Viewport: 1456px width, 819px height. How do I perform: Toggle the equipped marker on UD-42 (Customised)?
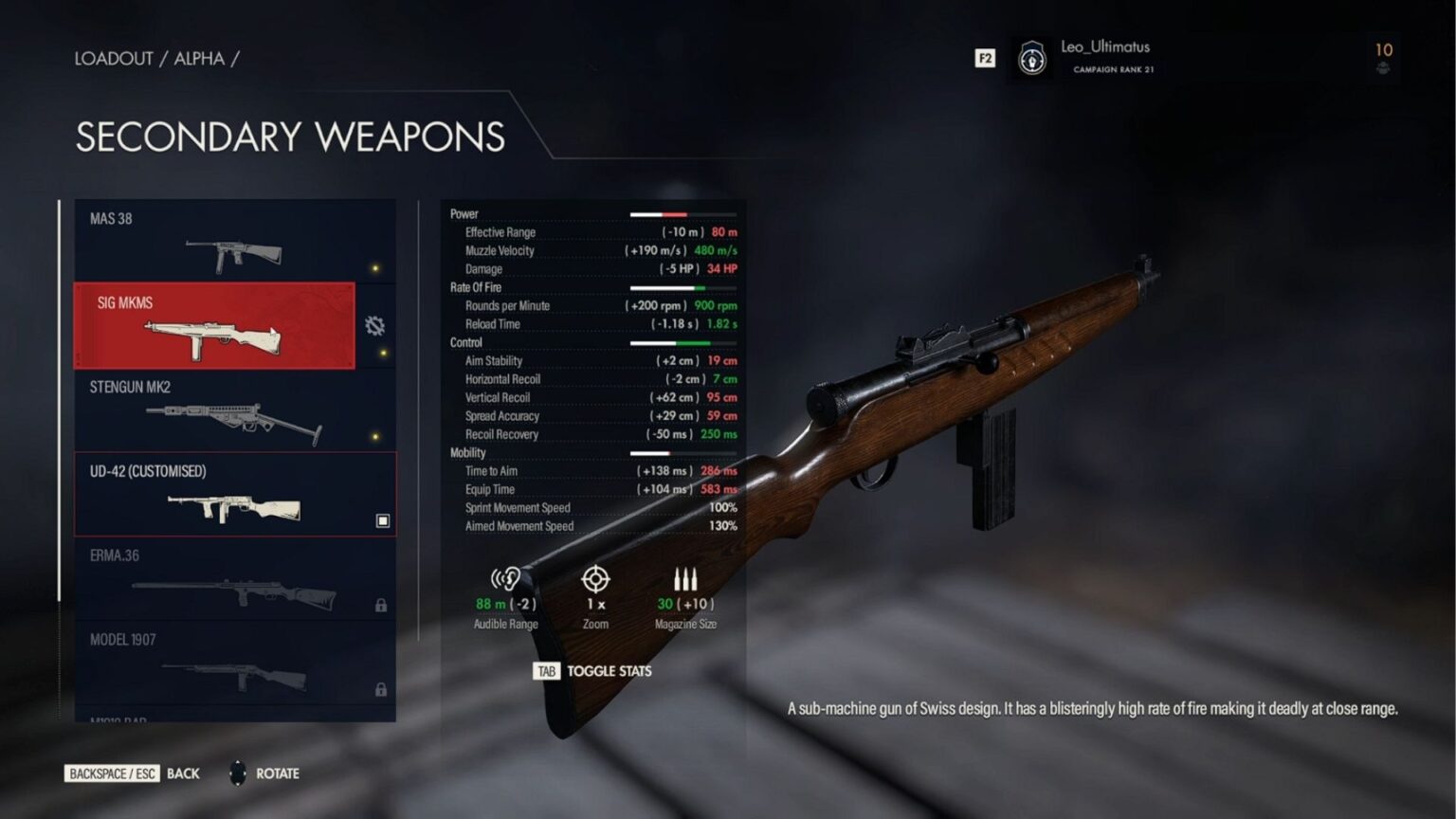click(x=382, y=519)
